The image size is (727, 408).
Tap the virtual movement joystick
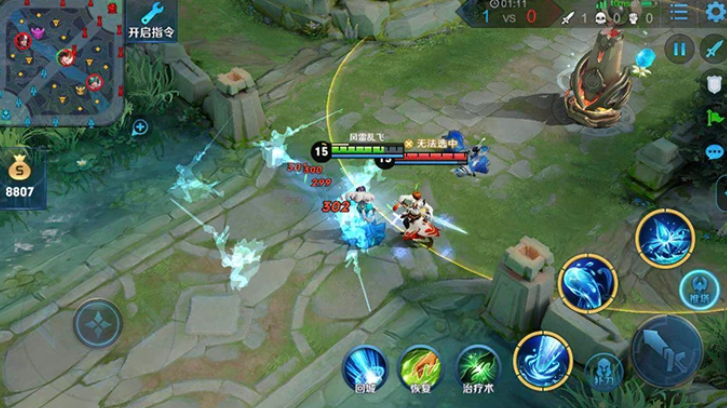(x=98, y=325)
